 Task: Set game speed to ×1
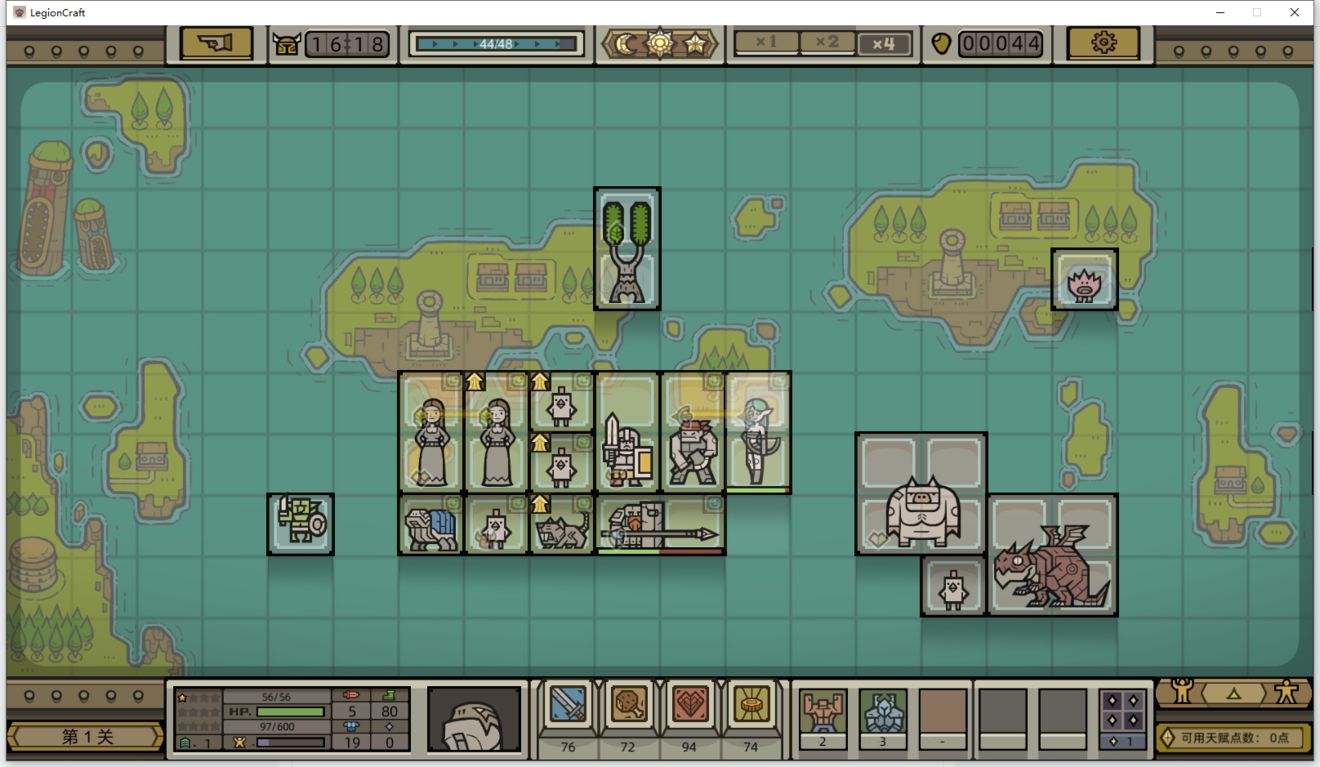coord(767,43)
